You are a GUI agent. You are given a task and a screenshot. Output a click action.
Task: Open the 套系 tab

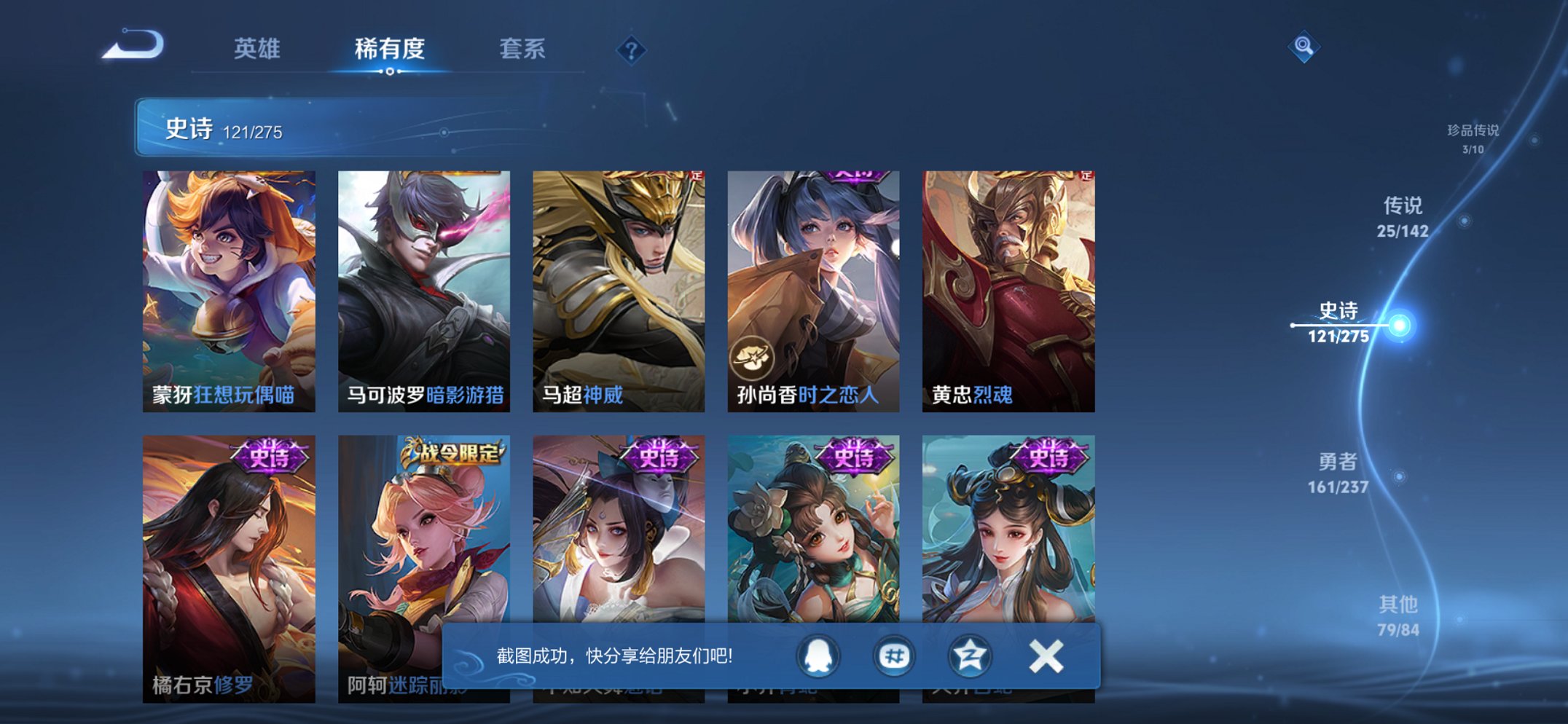(x=523, y=48)
